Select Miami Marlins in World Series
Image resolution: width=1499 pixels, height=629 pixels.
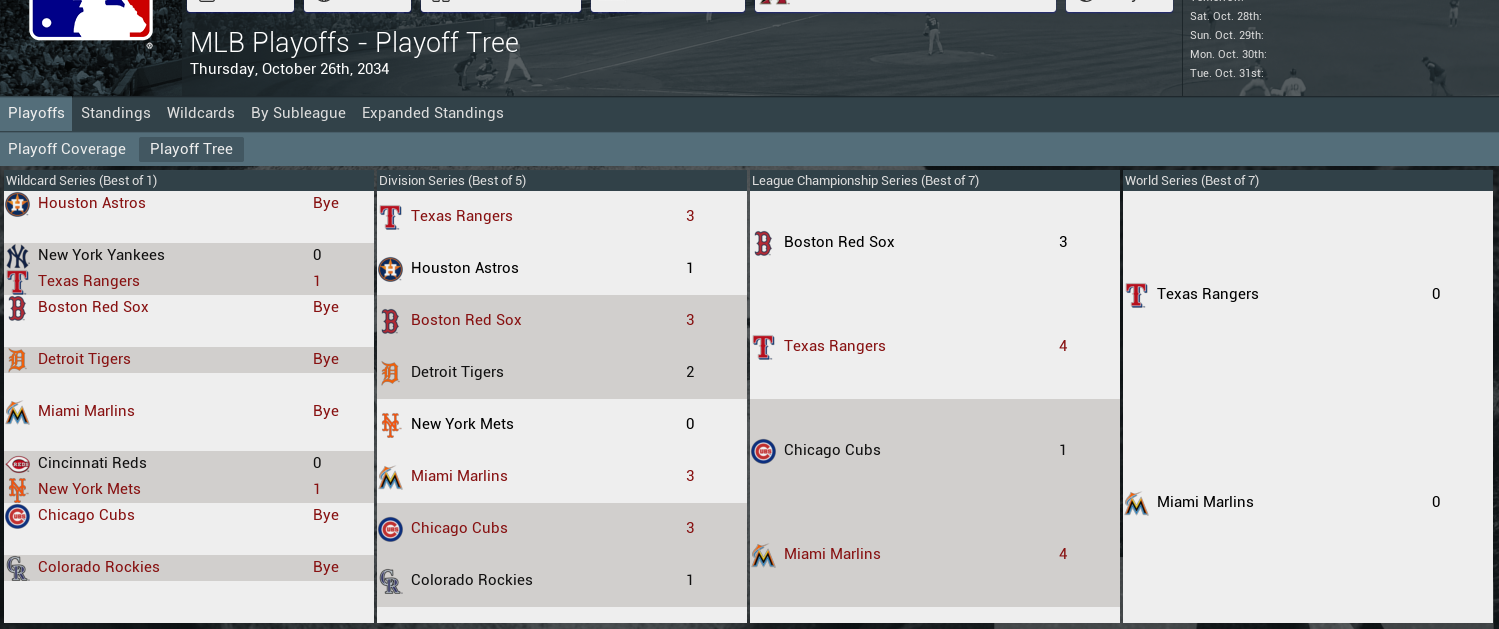pyautogui.click(x=1205, y=502)
